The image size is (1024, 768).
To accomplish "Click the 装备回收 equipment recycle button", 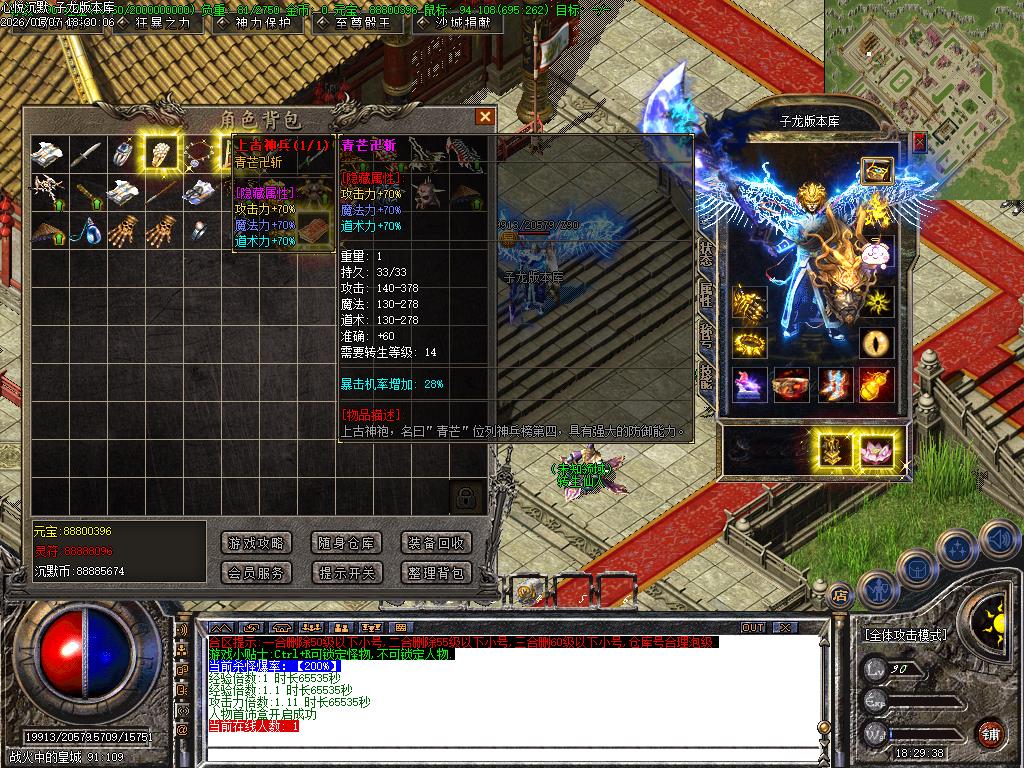I will (435, 543).
